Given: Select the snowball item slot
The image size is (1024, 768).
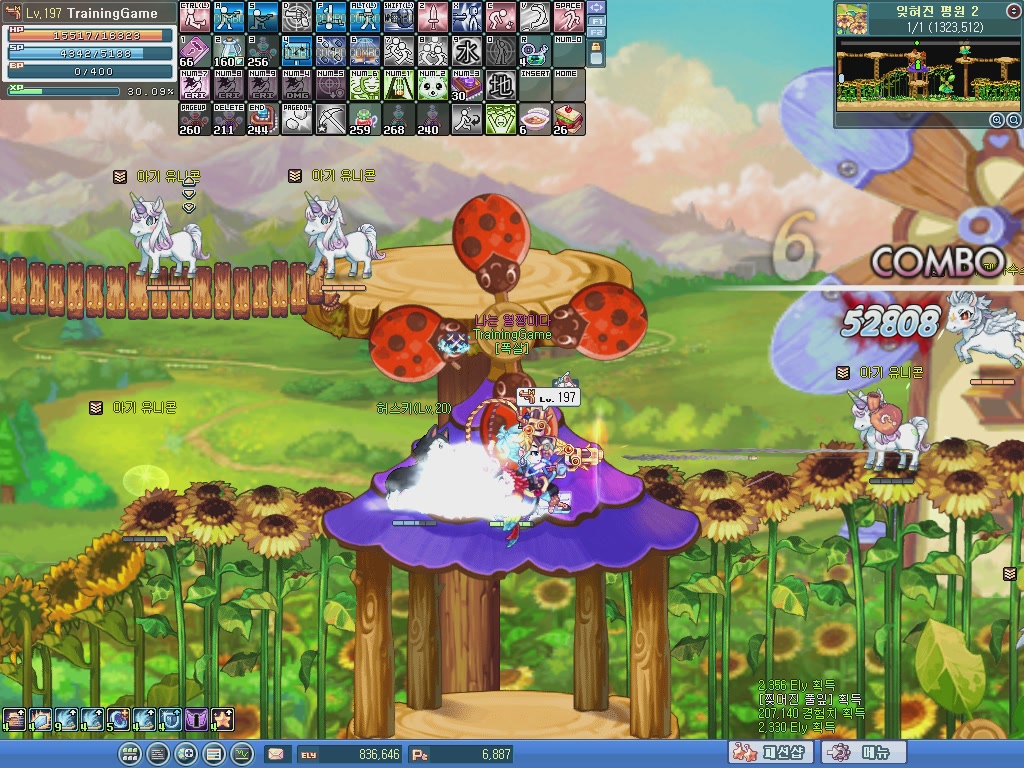Looking at the screenshot, I should click(x=296, y=118).
